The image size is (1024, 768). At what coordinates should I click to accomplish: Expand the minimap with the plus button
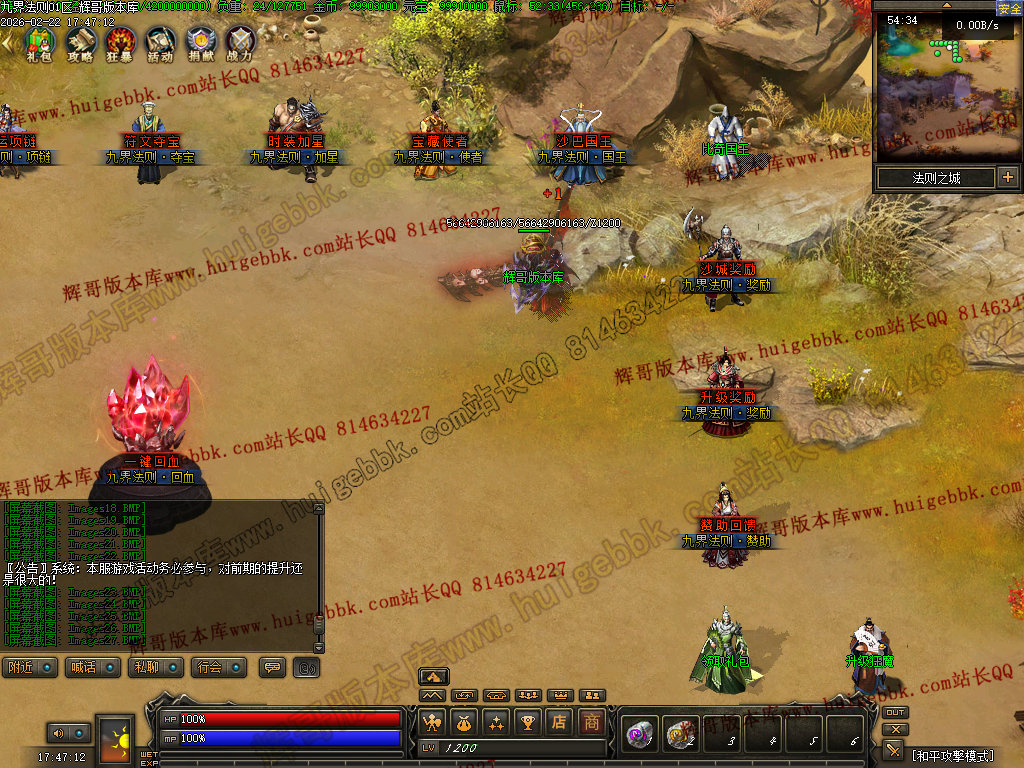point(1007,178)
